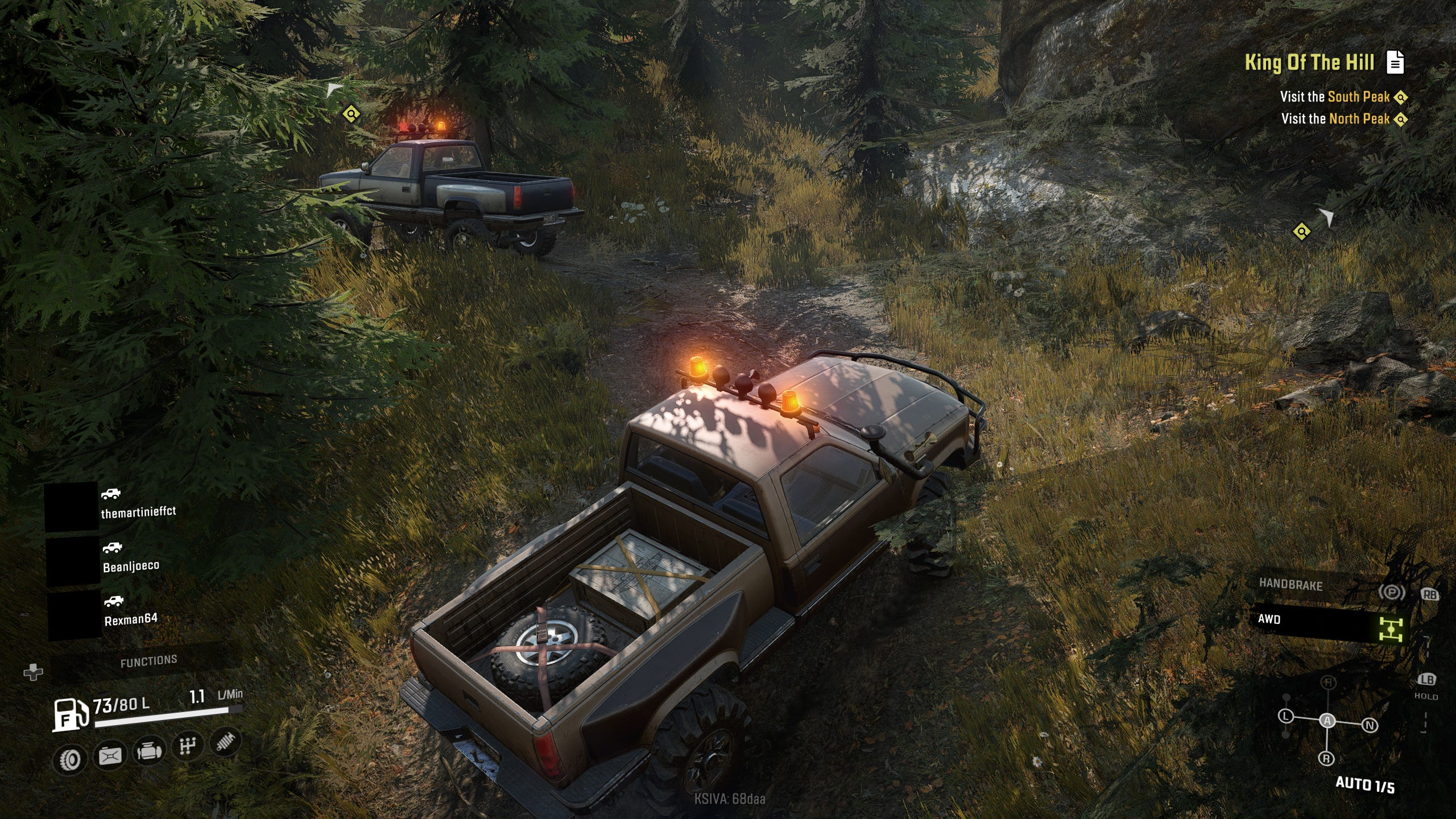The image size is (1456, 819).
Task: View the suspension spring damage icon
Action: [225, 742]
